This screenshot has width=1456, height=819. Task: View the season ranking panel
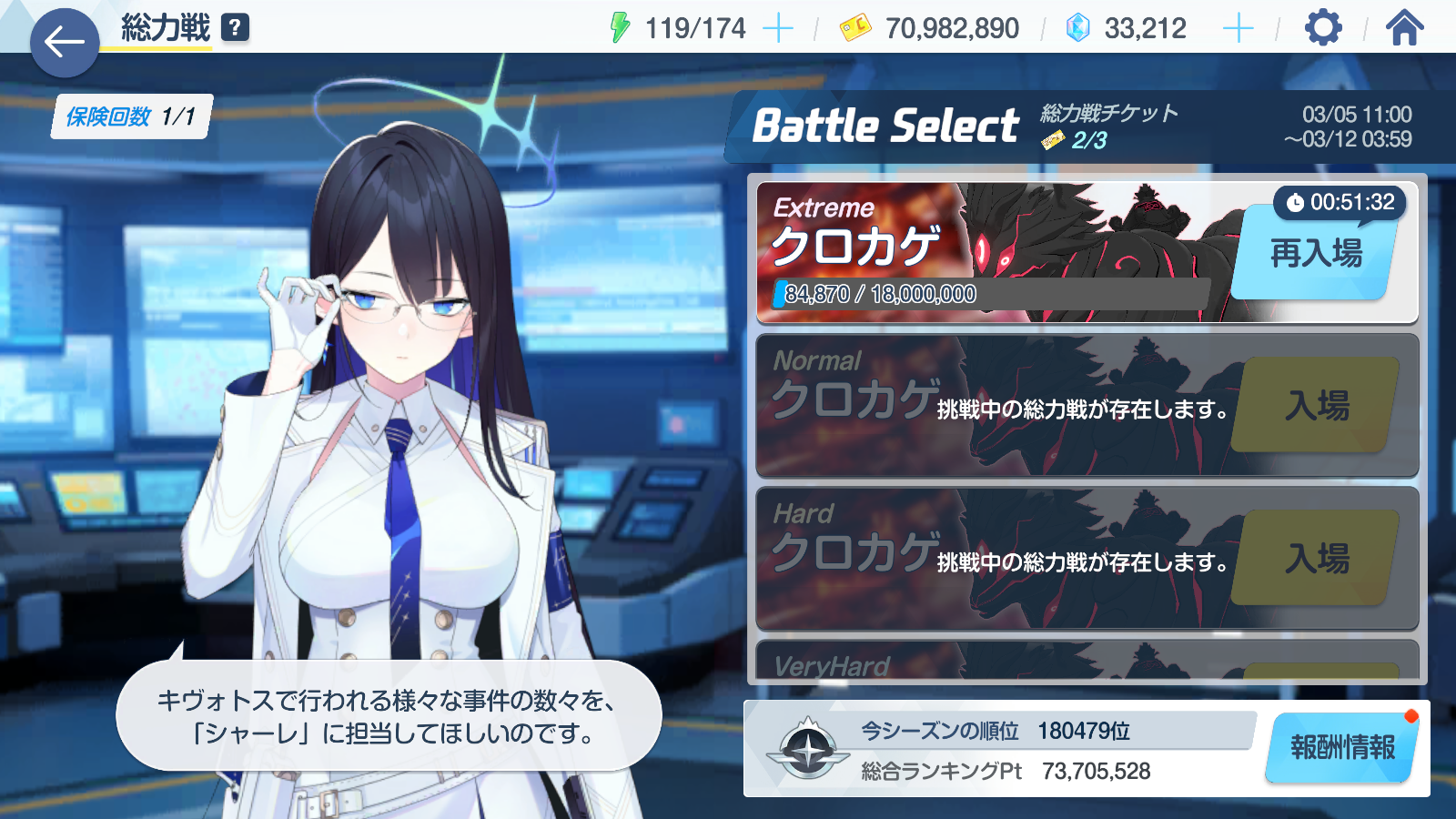pyautogui.click(x=1001, y=750)
